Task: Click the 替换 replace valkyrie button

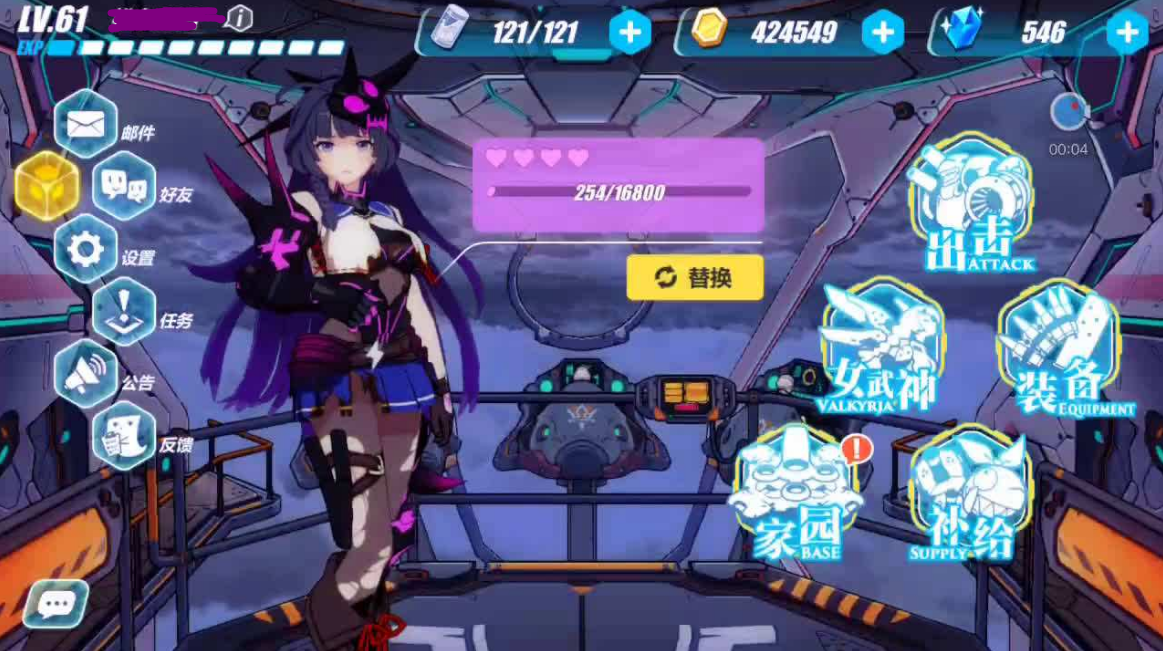Action: (695, 278)
